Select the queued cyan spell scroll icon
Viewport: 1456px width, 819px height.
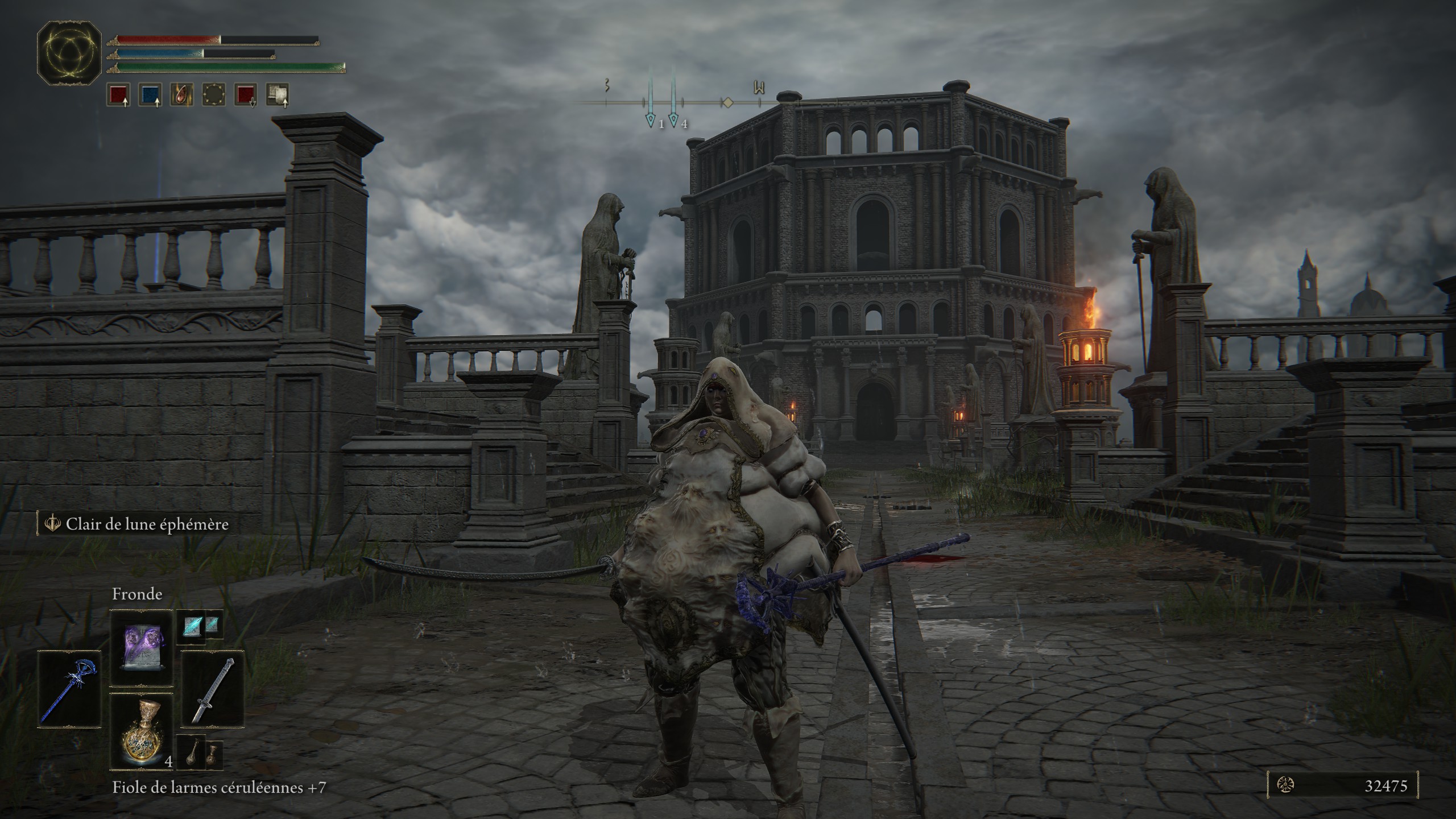pyautogui.click(x=191, y=628)
